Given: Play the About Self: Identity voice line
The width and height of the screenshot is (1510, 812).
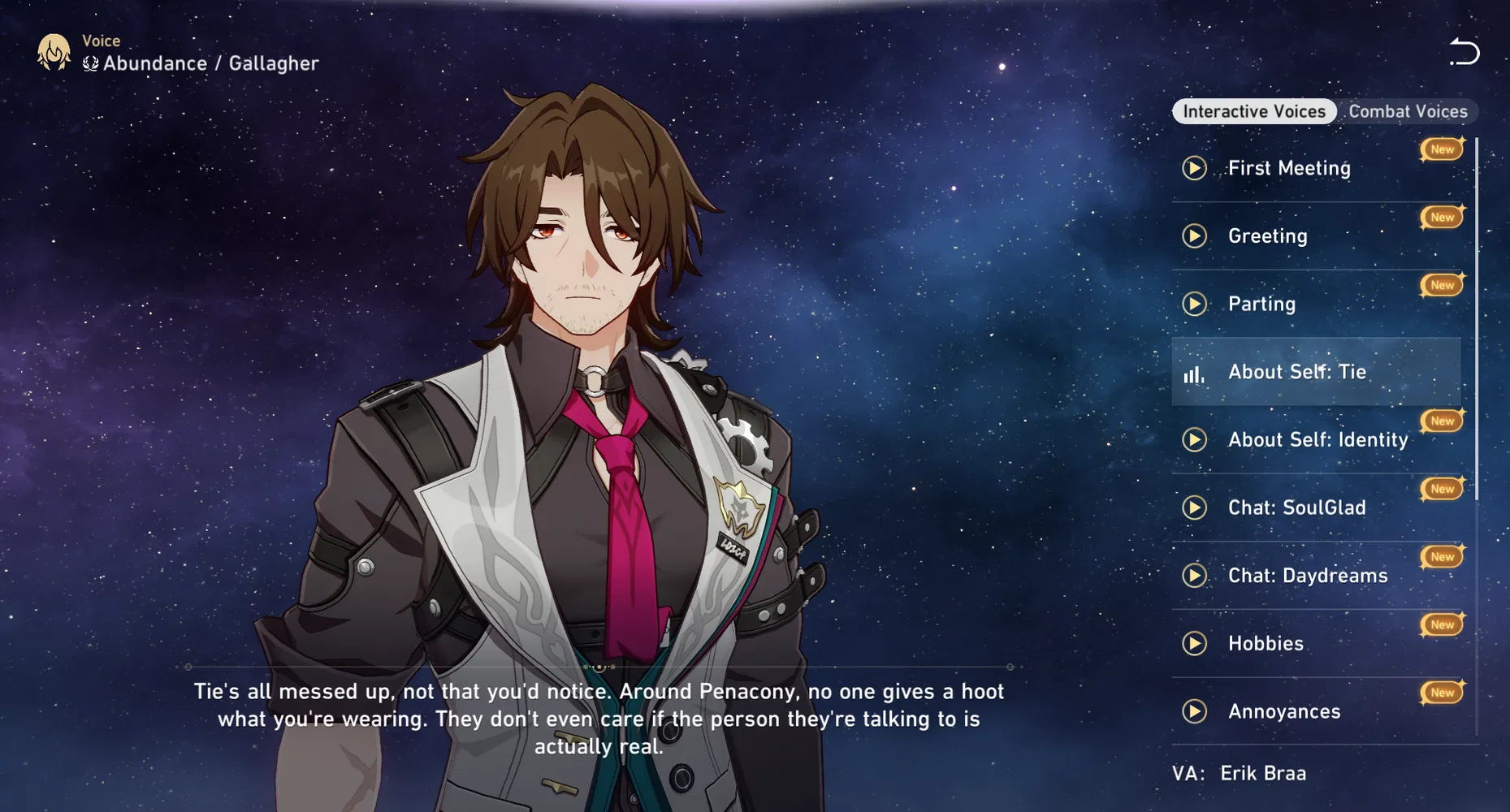Looking at the screenshot, I should (1194, 439).
